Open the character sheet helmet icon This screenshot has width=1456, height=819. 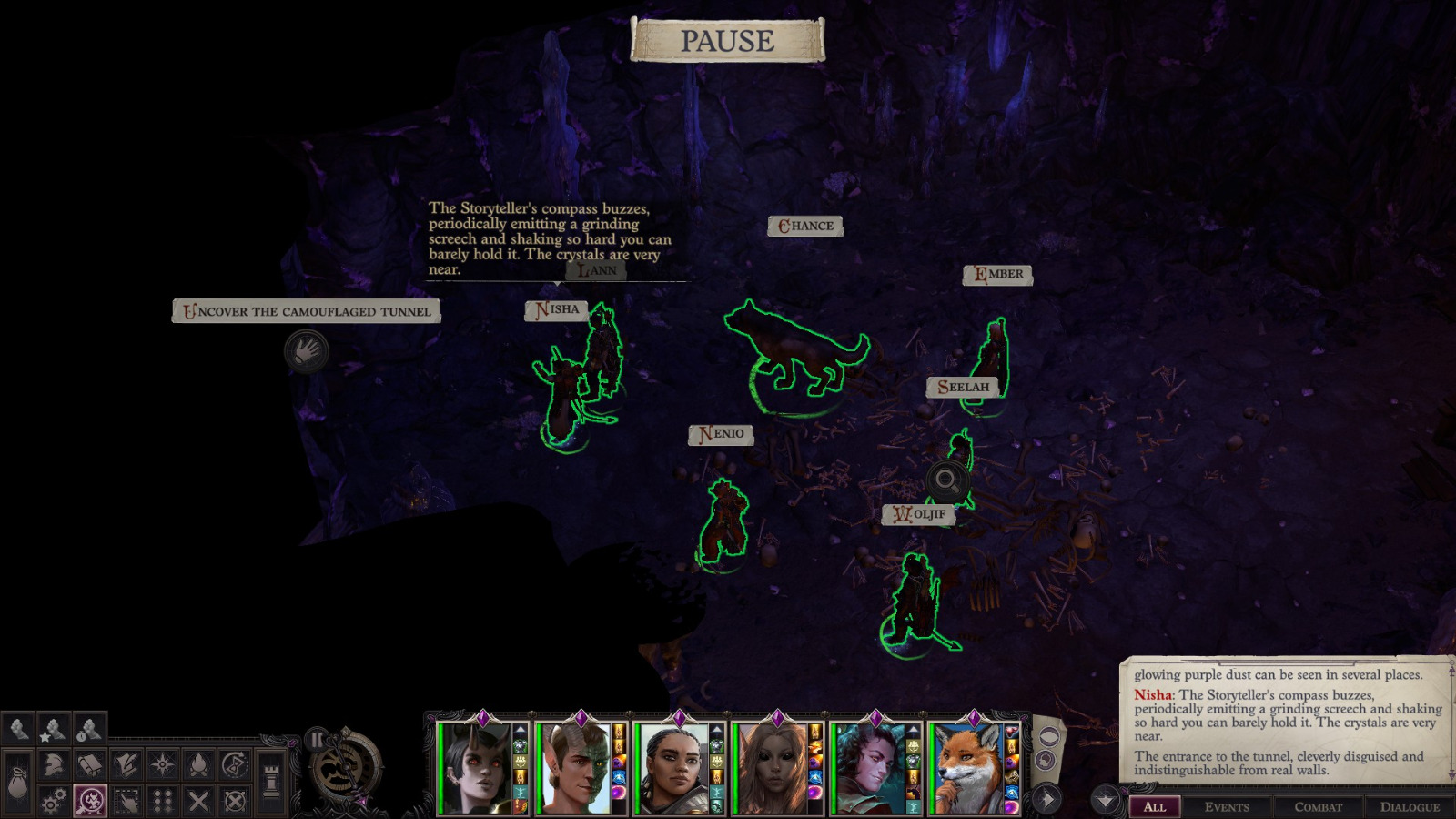[x=54, y=763]
